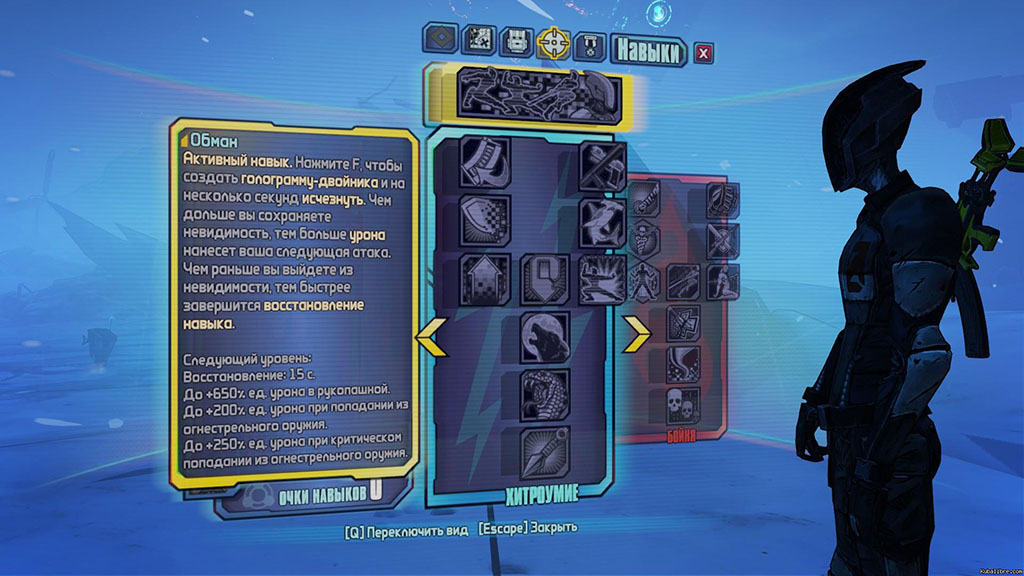Open the medal badass rank tab

point(592,44)
